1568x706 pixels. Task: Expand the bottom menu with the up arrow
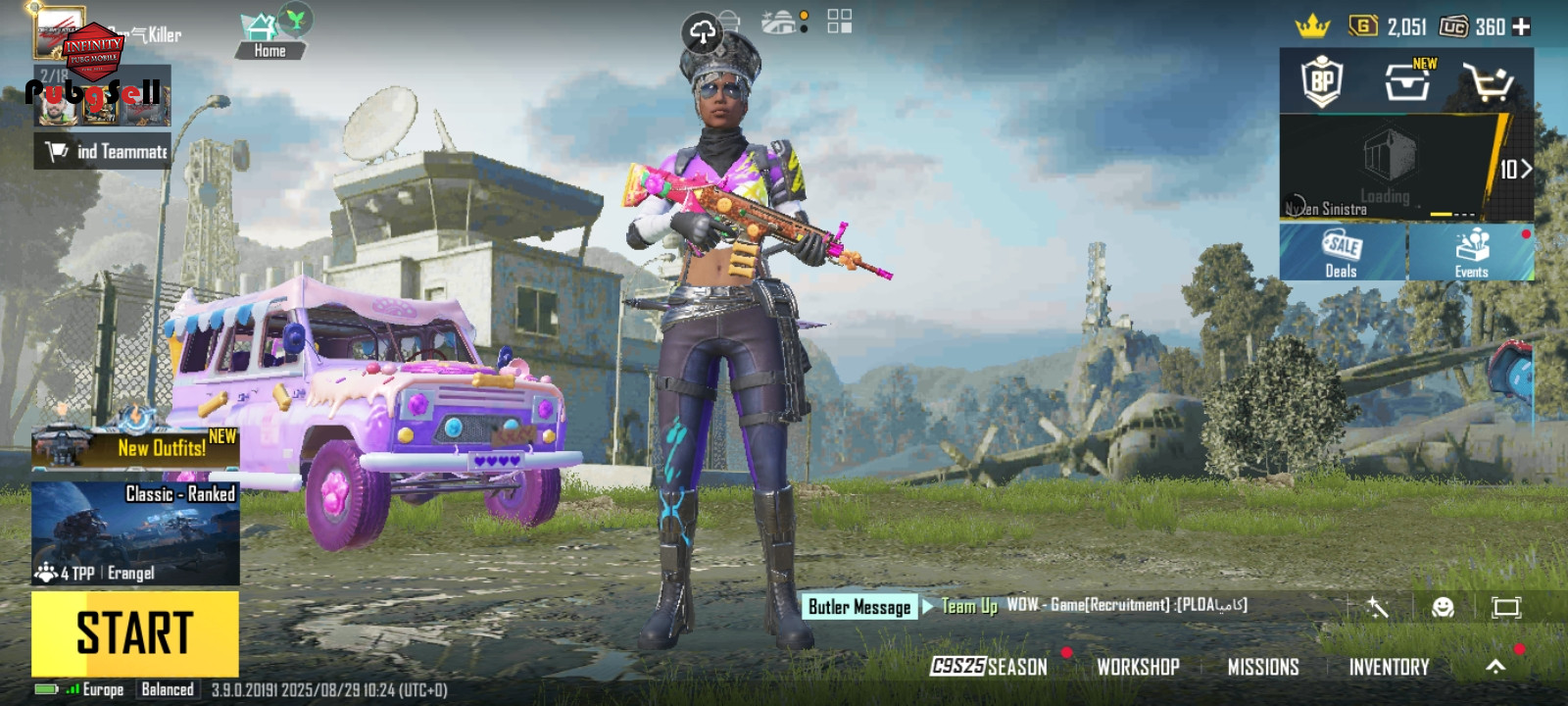click(1495, 667)
